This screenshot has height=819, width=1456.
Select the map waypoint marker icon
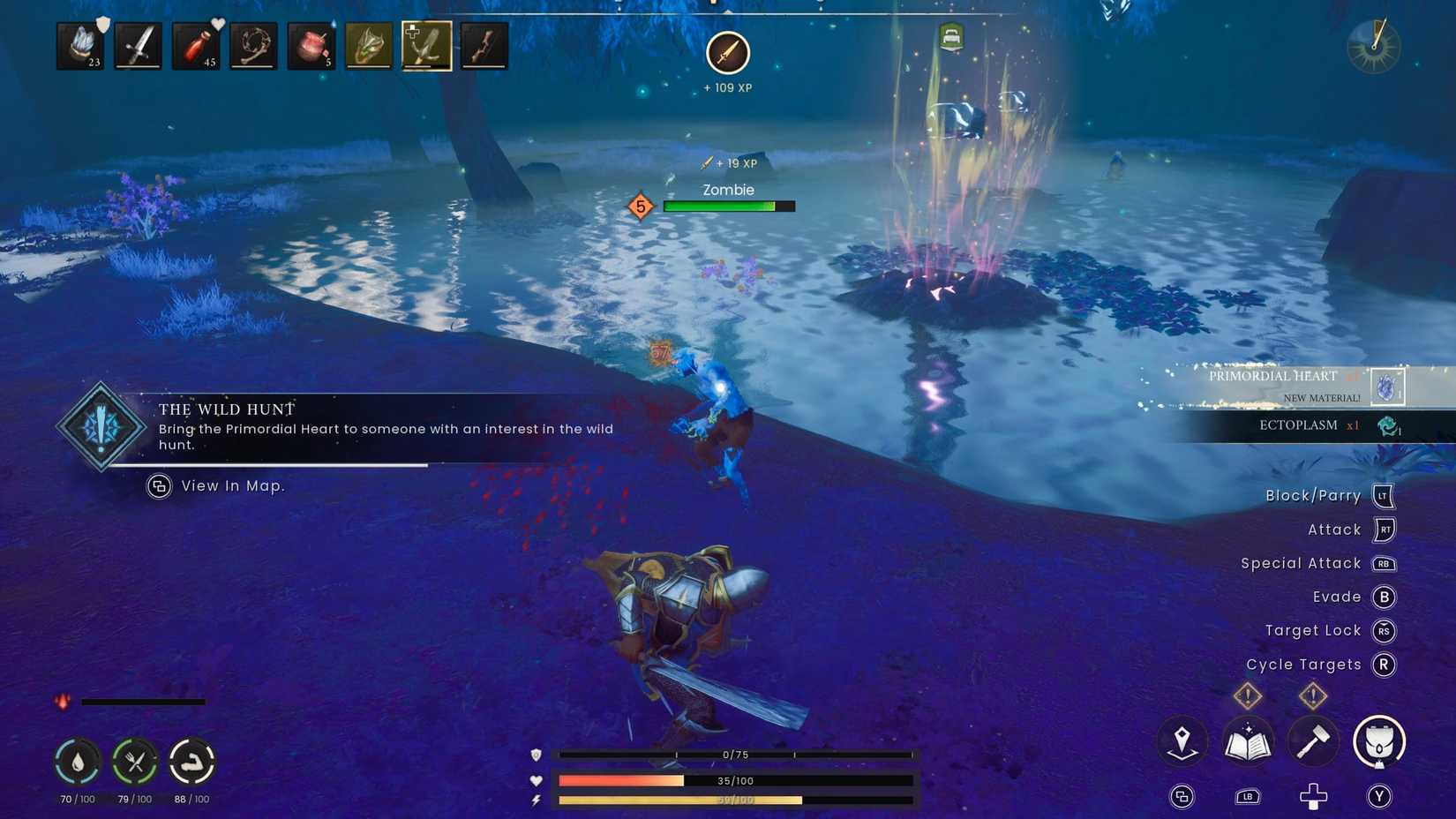(x=1182, y=741)
